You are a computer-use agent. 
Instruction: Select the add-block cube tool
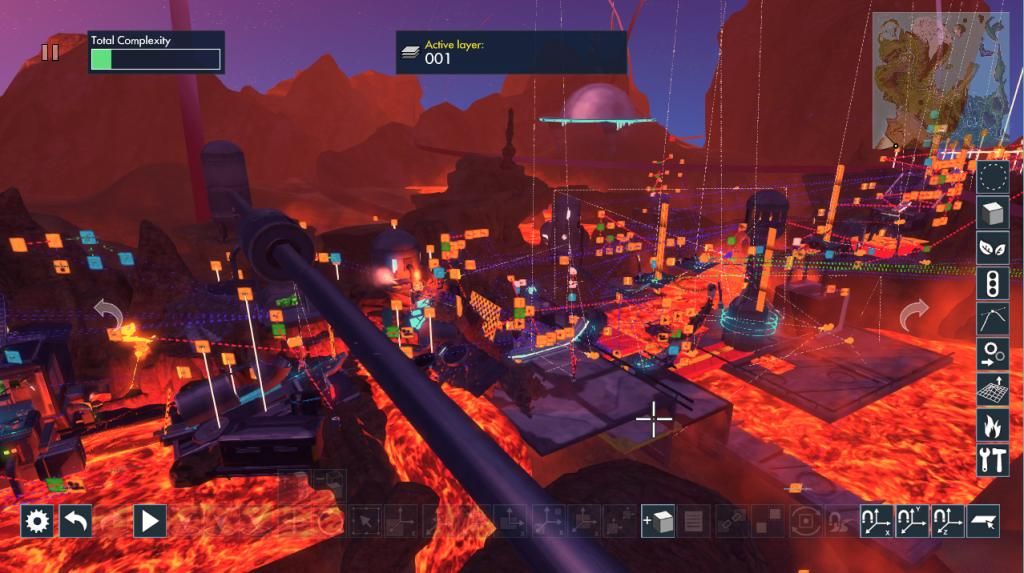coord(658,521)
